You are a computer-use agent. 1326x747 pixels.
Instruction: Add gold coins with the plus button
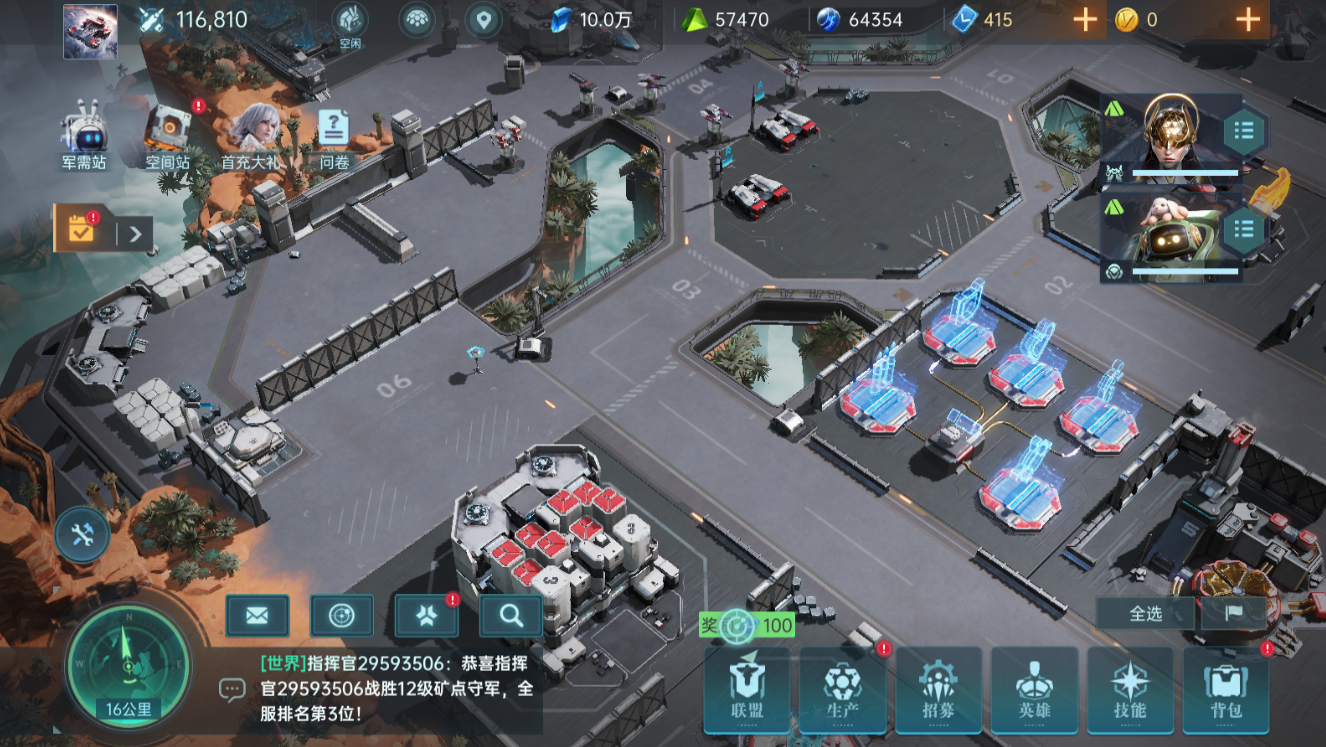click(x=1247, y=19)
